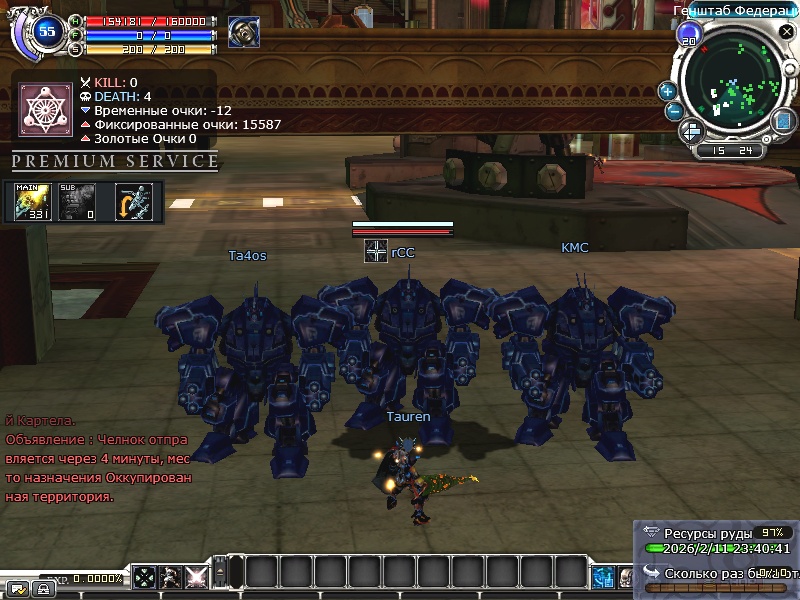Activate the white starburst hotbar skill
800x600 pixels.
click(x=196, y=577)
